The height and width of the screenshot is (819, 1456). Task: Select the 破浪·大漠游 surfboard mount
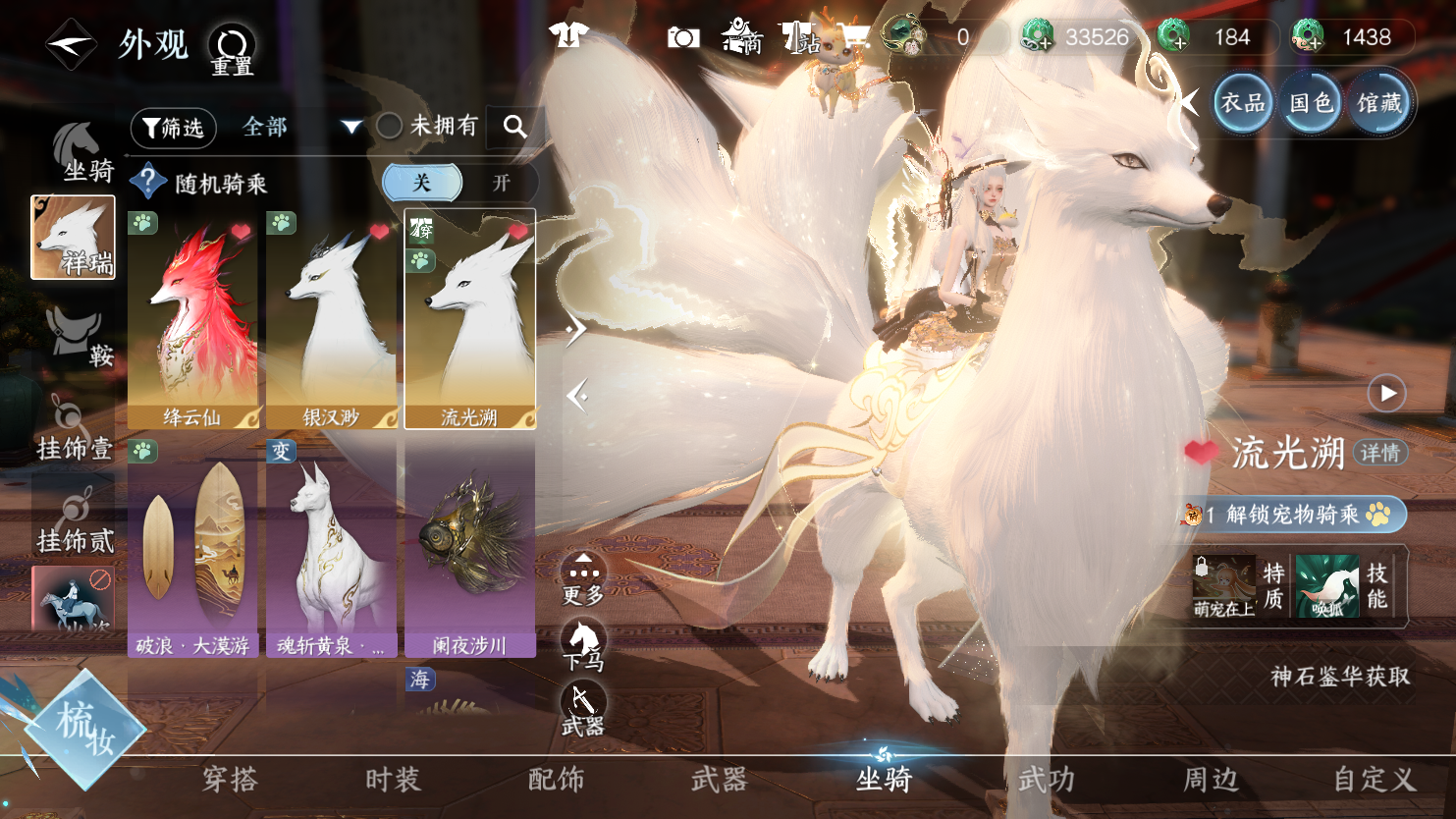click(192, 548)
